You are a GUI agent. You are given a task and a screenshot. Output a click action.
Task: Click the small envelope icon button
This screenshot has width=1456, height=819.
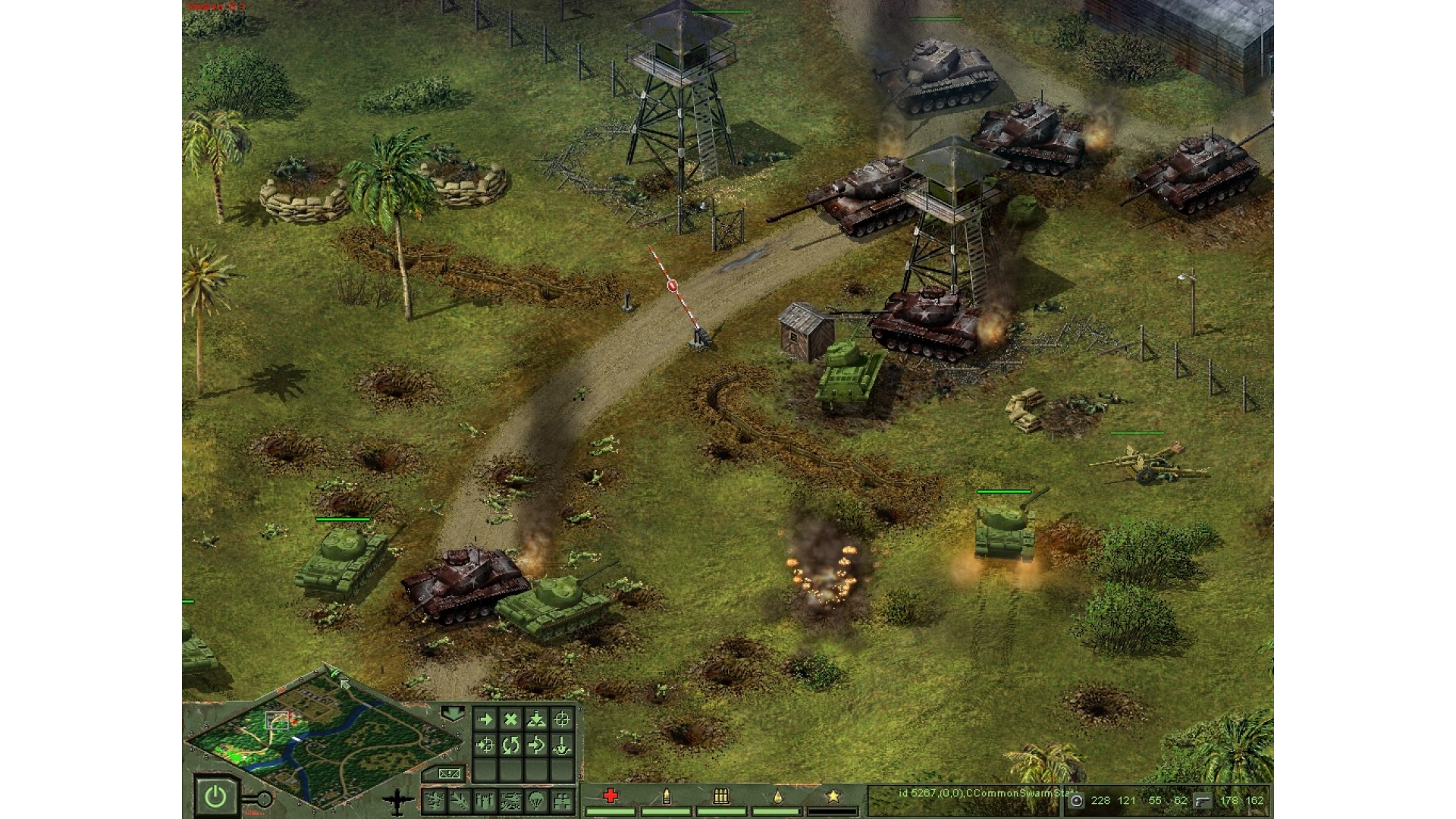[x=449, y=773]
